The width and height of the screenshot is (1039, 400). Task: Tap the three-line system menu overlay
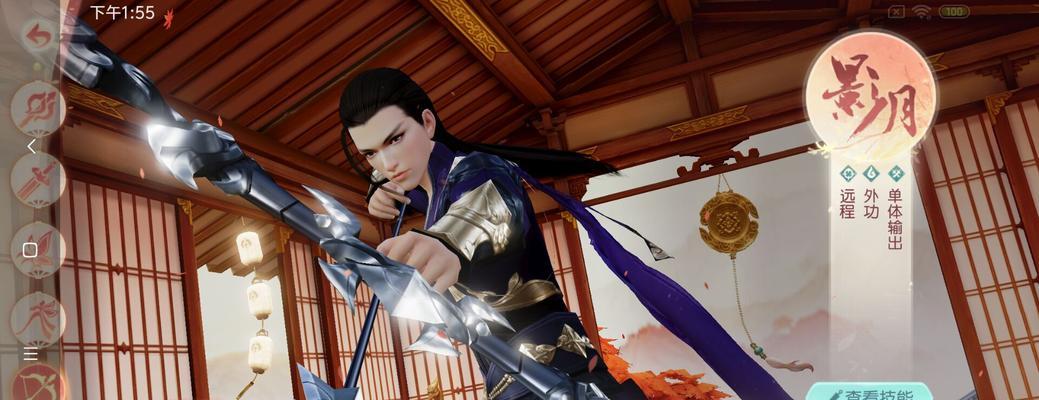(30, 355)
